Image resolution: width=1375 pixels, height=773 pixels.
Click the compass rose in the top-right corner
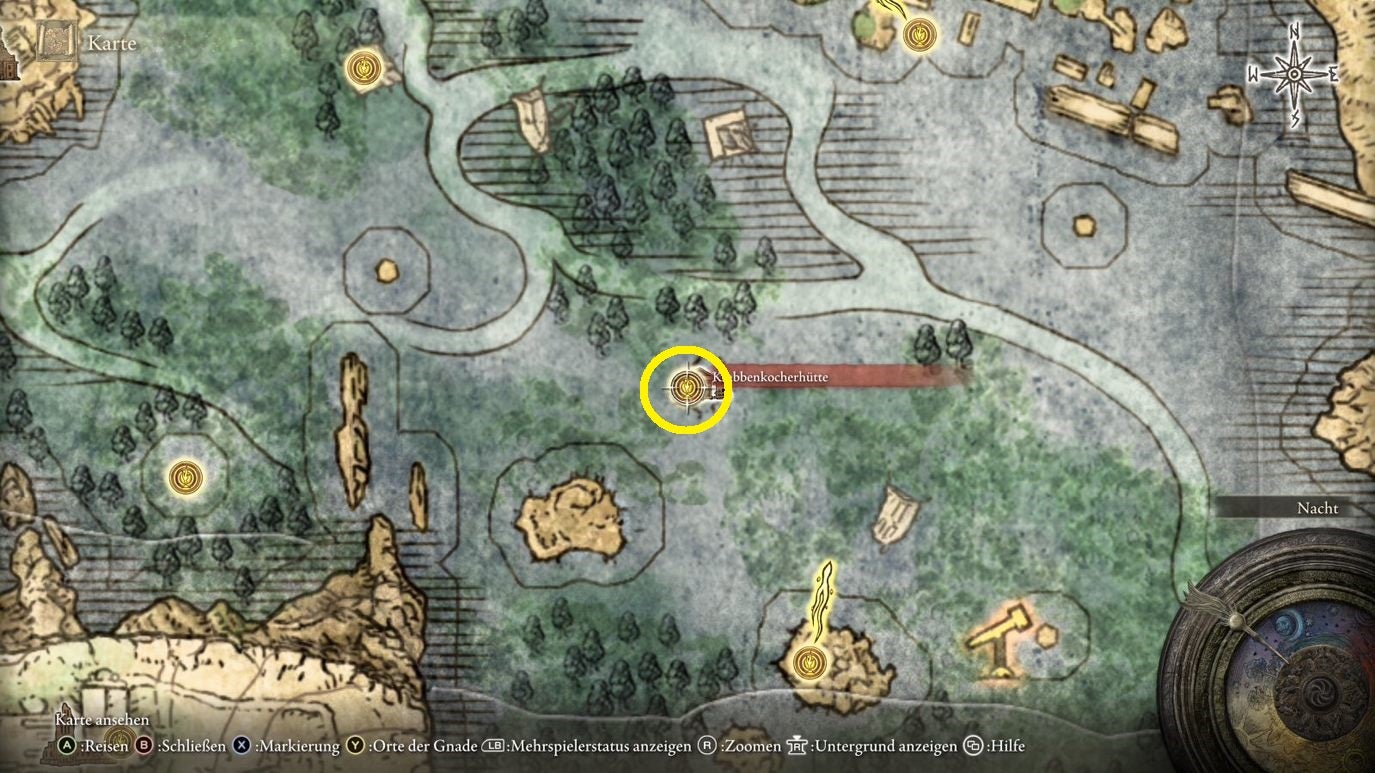pos(1295,73)
